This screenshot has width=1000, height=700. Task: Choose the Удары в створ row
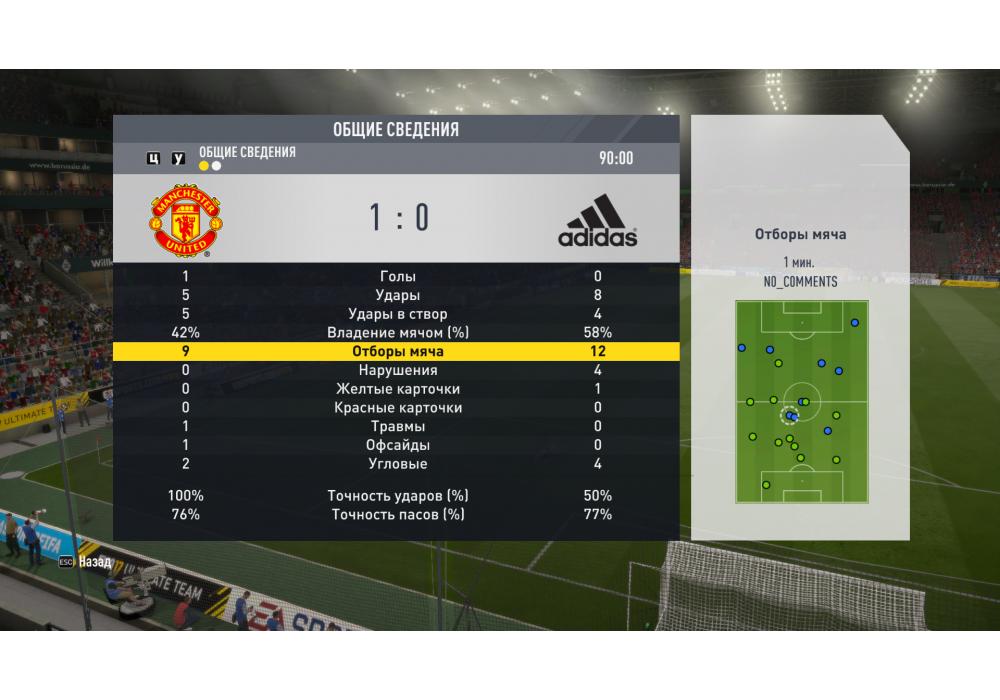tap(397, 314)
